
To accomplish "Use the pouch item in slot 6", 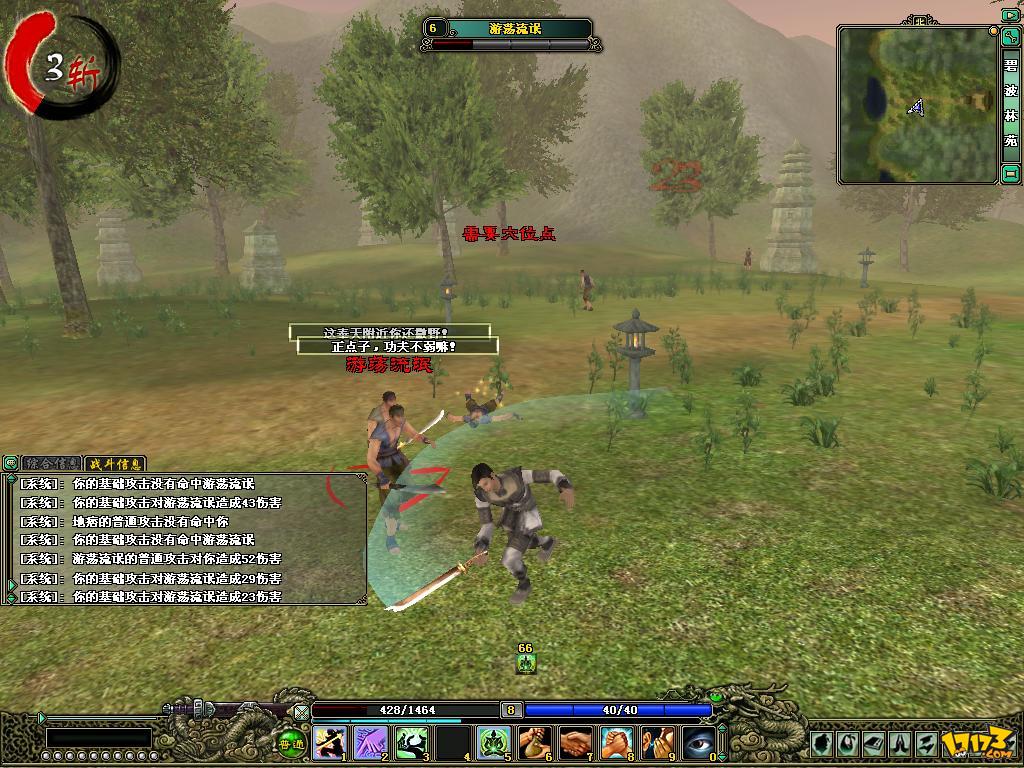I will [534, 742].
